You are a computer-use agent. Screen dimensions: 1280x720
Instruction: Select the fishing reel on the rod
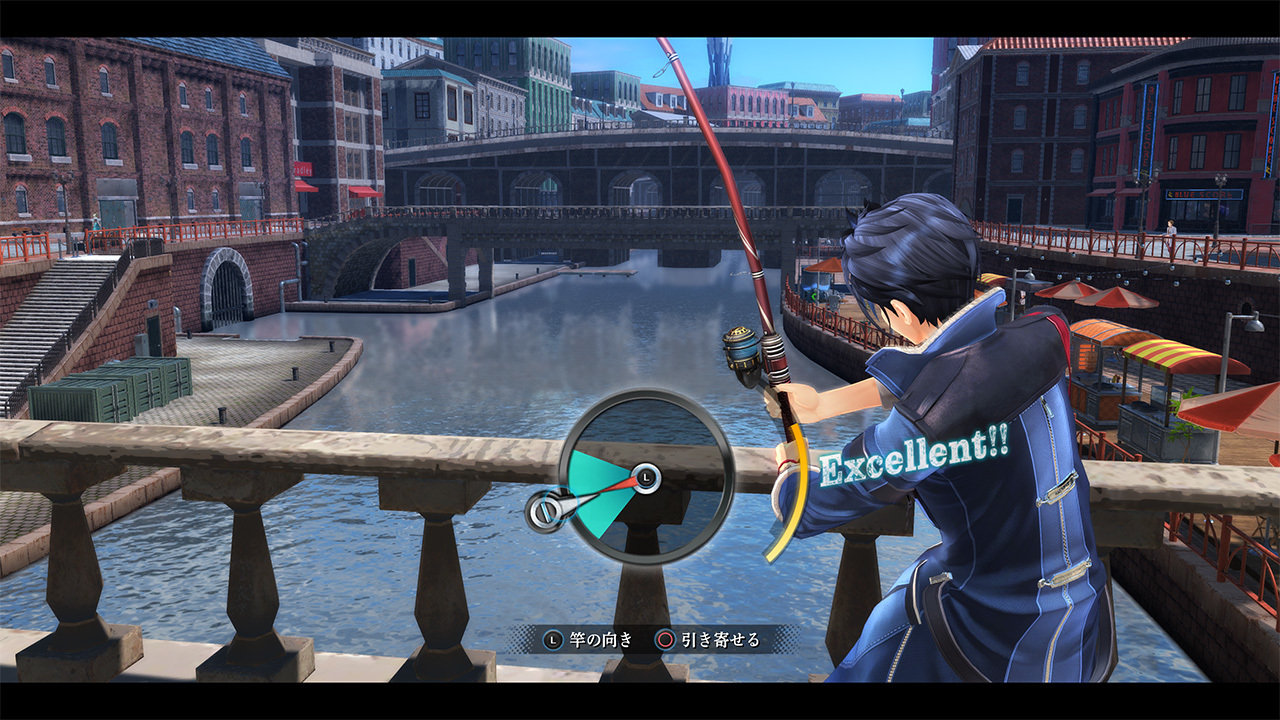coord(742,347)
